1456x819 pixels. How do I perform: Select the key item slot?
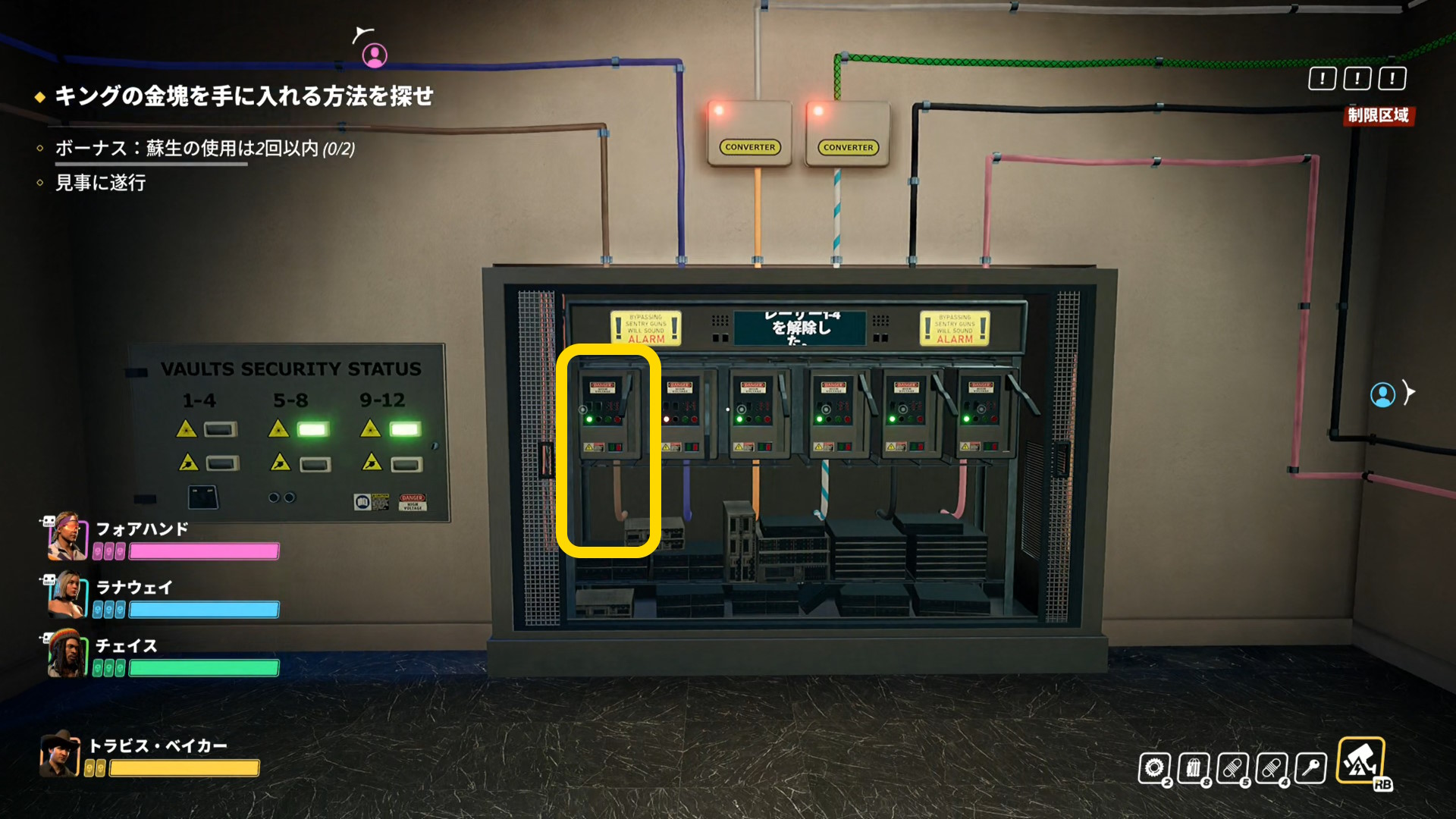click(x=1311, y=768)
